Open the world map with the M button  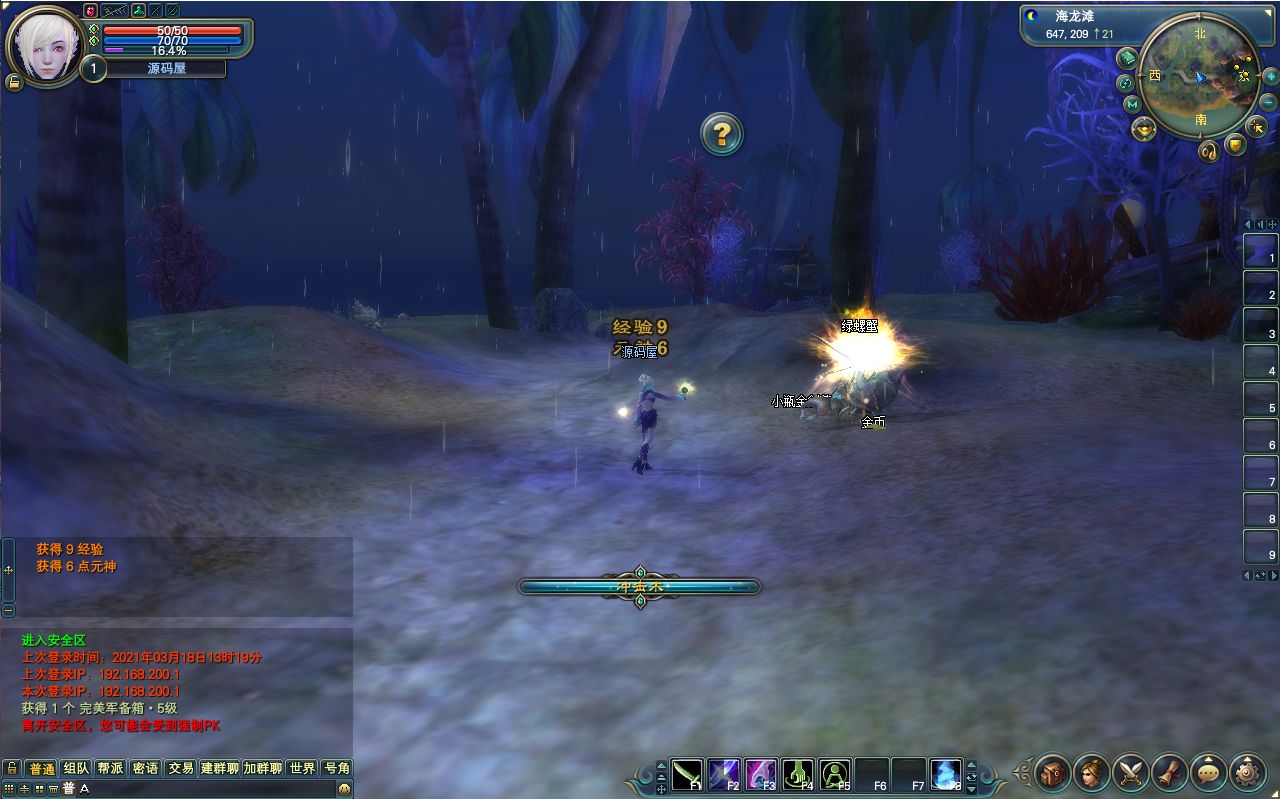pyautogui.click(x=1132, y=104)
